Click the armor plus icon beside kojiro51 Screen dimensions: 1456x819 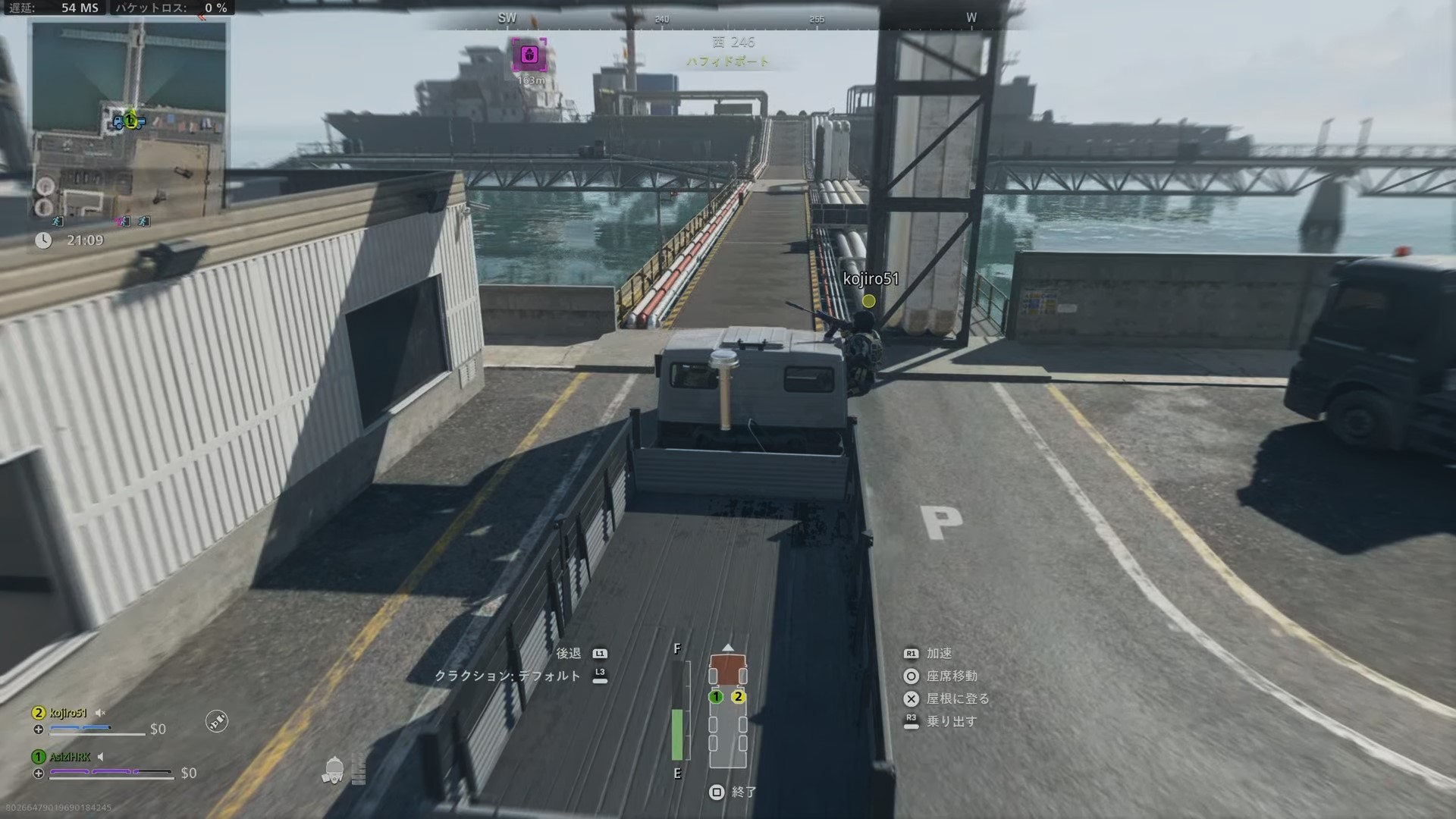coord(39,730)
